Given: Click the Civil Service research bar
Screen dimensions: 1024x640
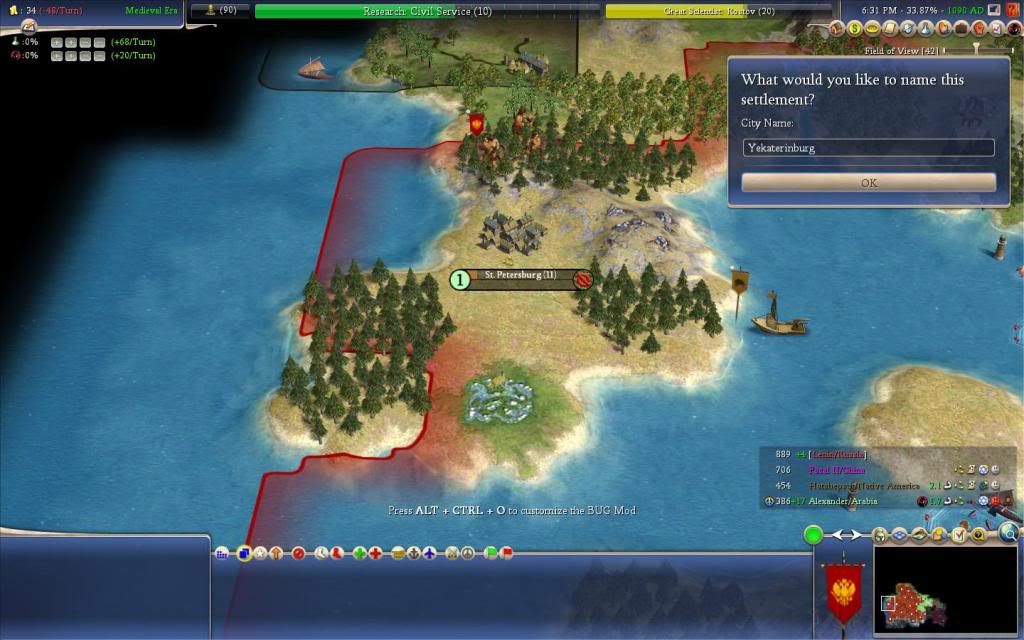Looking at the screenshot, I should (x=425, y=11).
